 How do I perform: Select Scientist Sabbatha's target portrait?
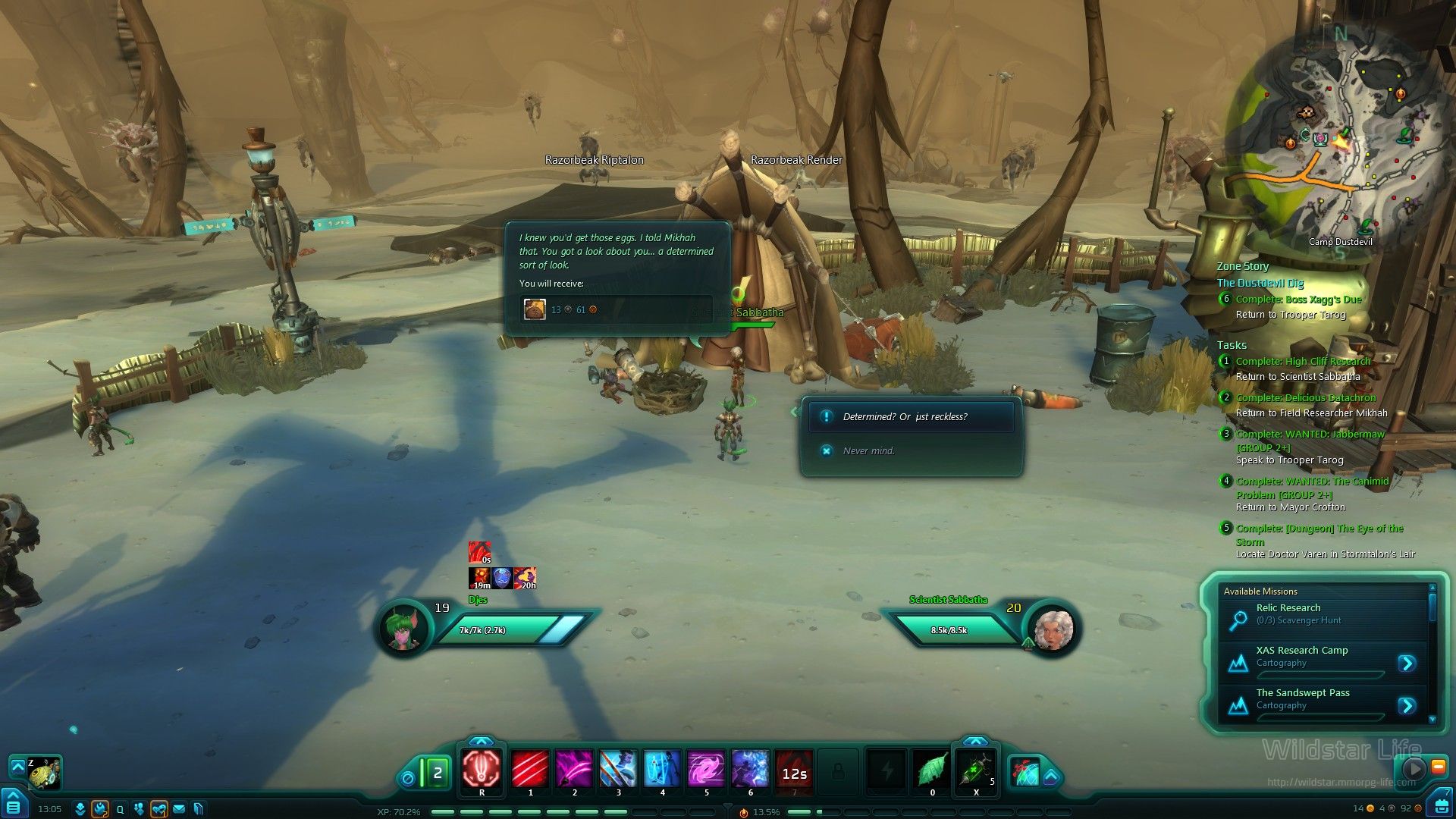[x=1053, y=629]
